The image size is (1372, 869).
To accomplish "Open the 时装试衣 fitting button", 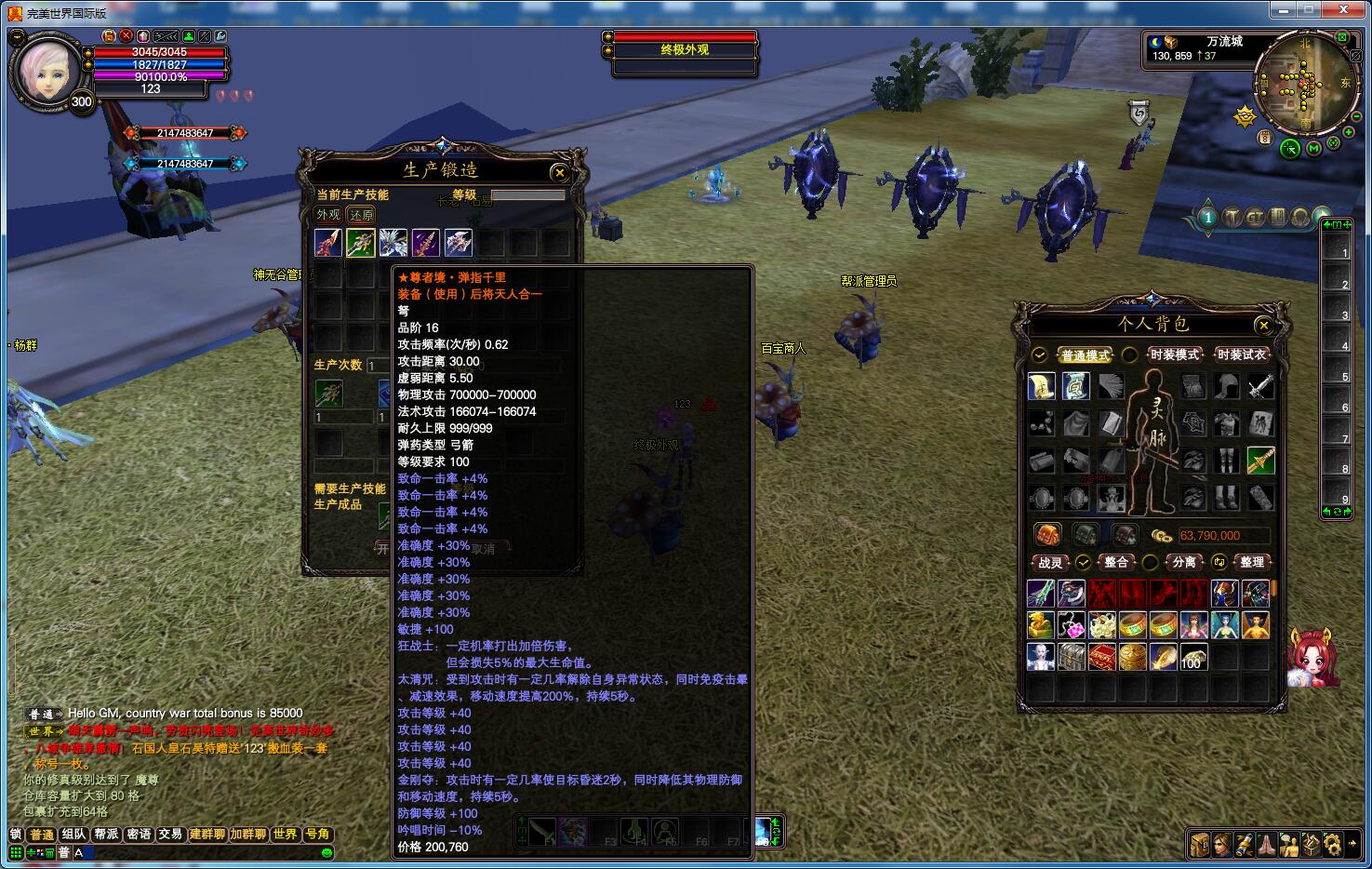I will (1241, 354).
